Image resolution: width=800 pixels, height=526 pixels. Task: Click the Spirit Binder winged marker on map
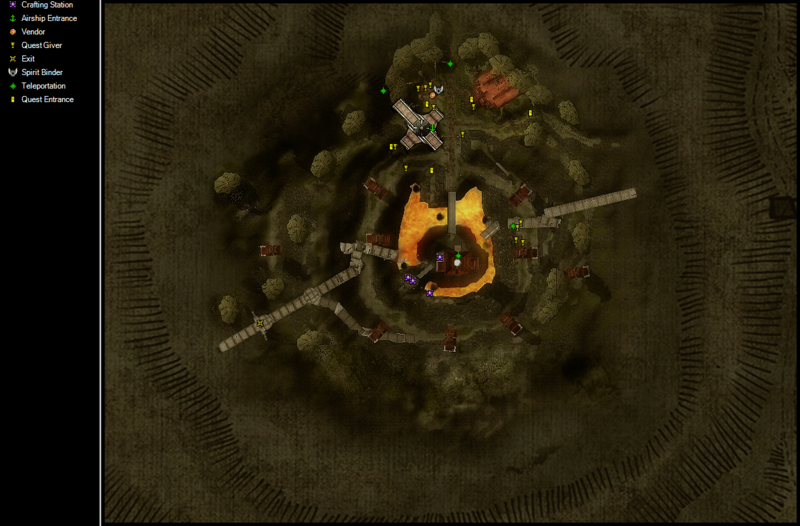coord(438,90)
